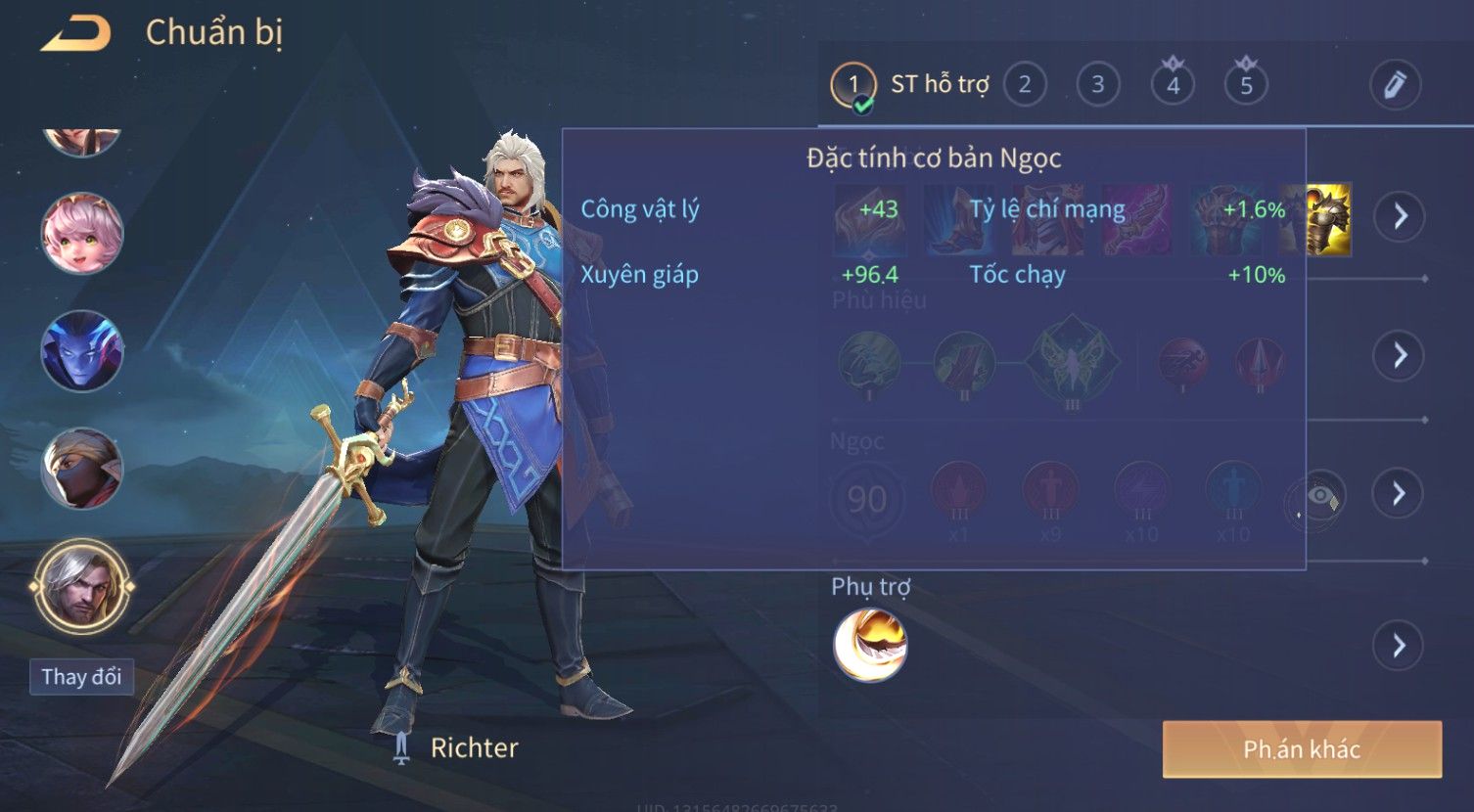The height and width of the screenshot is (812, 1474).
Task: Choose the active ST hỗ trợ preset 1
Action: [853, 85]
